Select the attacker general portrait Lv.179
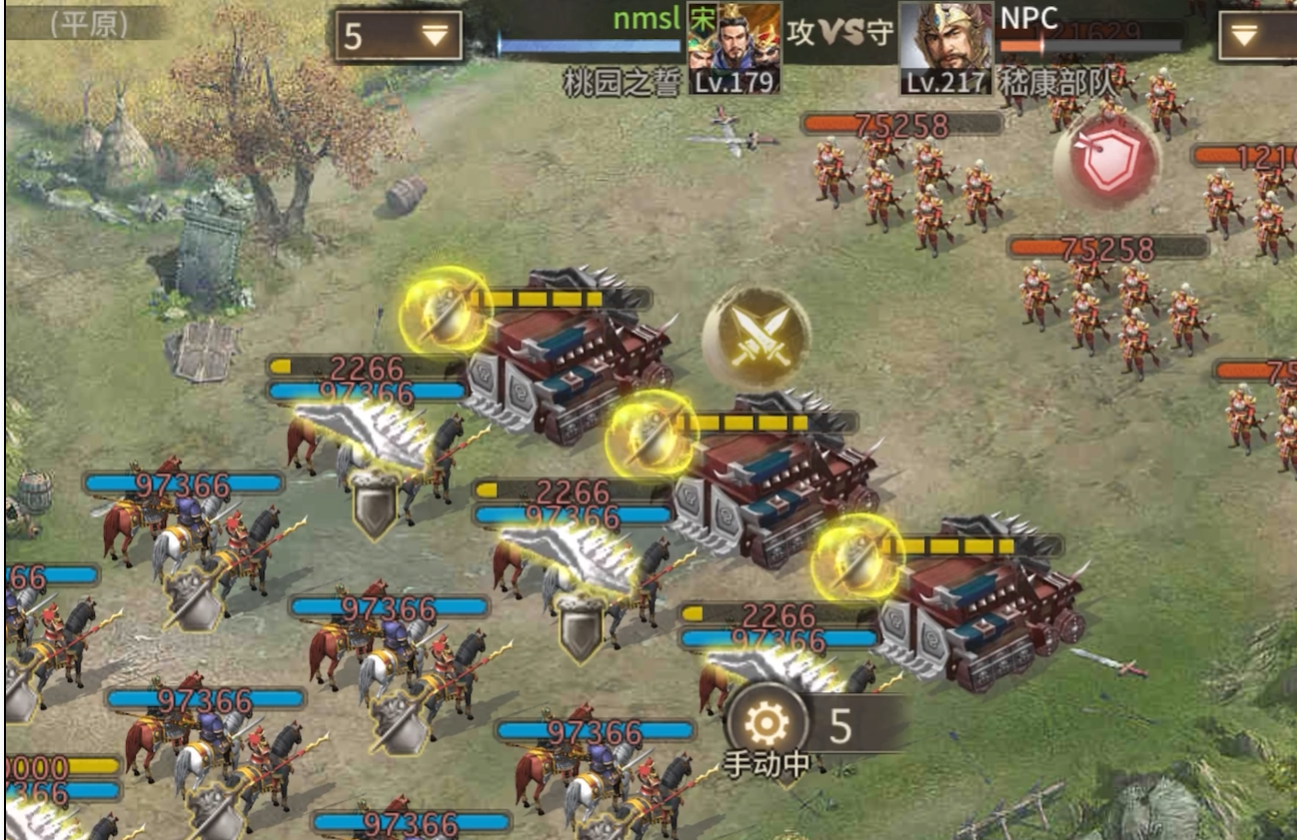Image resolution: width=1297 pixels, height=840 pixels. (734, 47)
